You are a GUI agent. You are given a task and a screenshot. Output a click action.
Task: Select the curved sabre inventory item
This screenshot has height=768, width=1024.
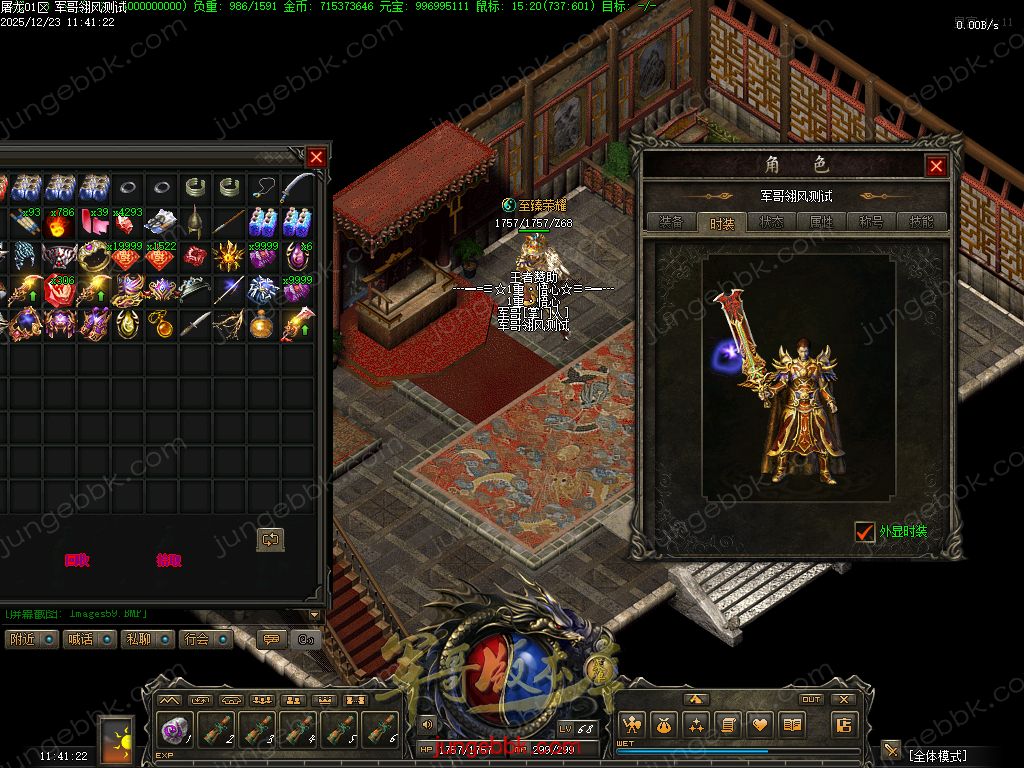pyautogui.click(x=298, y=187)
